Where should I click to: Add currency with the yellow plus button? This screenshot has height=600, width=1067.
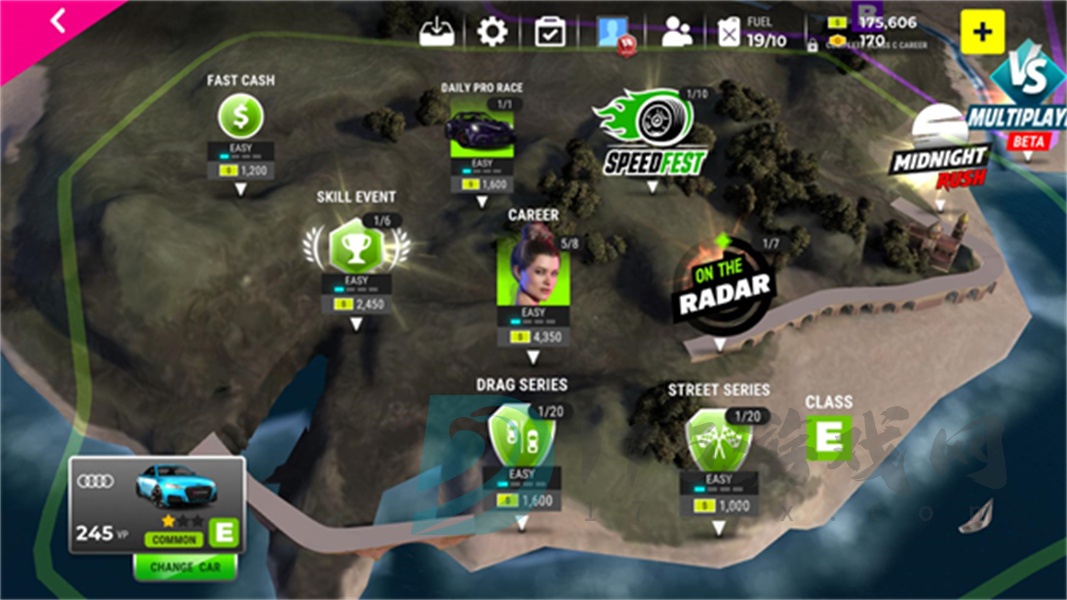click(982, 32)
